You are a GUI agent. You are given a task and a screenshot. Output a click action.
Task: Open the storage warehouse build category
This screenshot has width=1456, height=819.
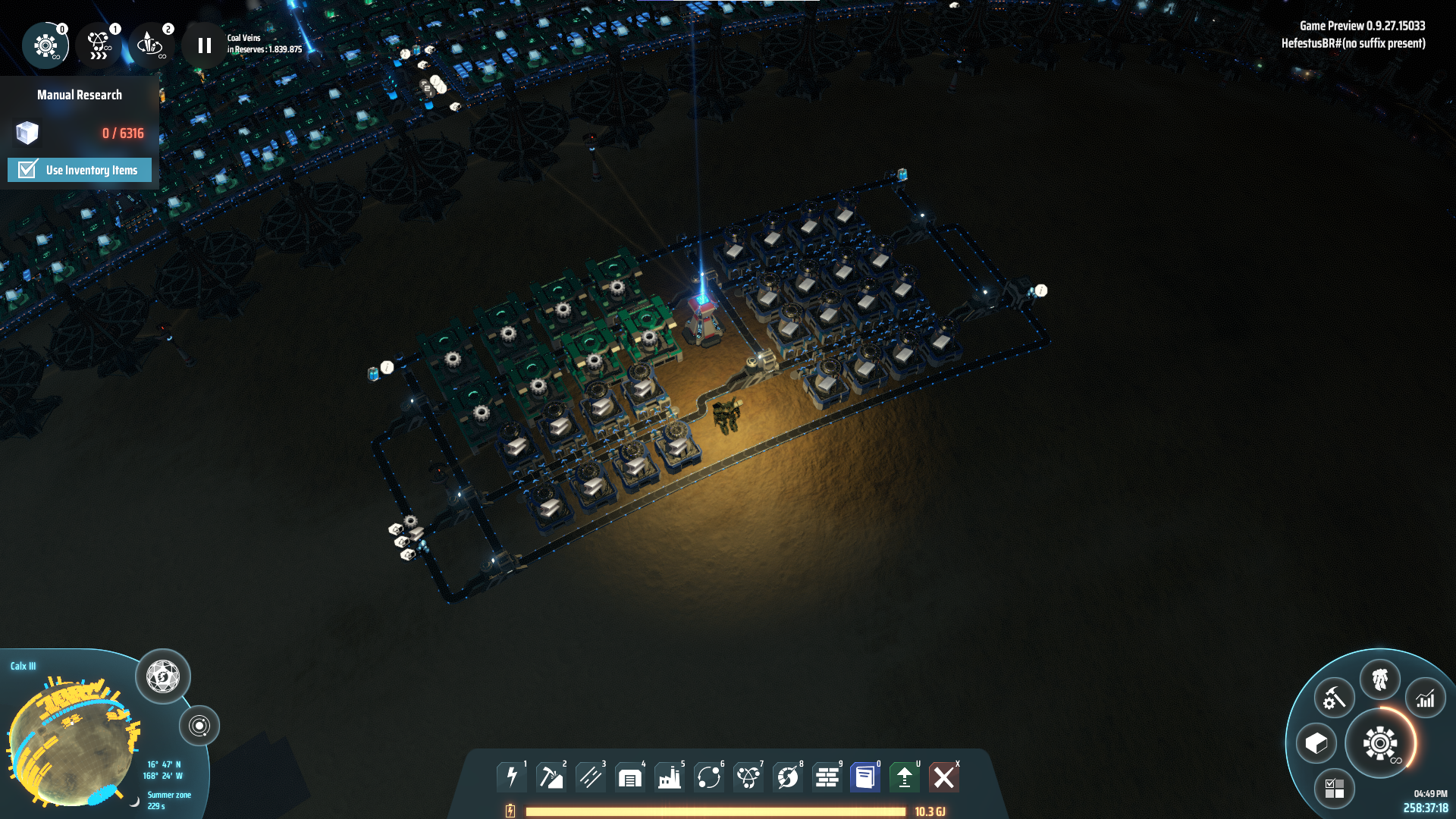click(x=630, y=777)
